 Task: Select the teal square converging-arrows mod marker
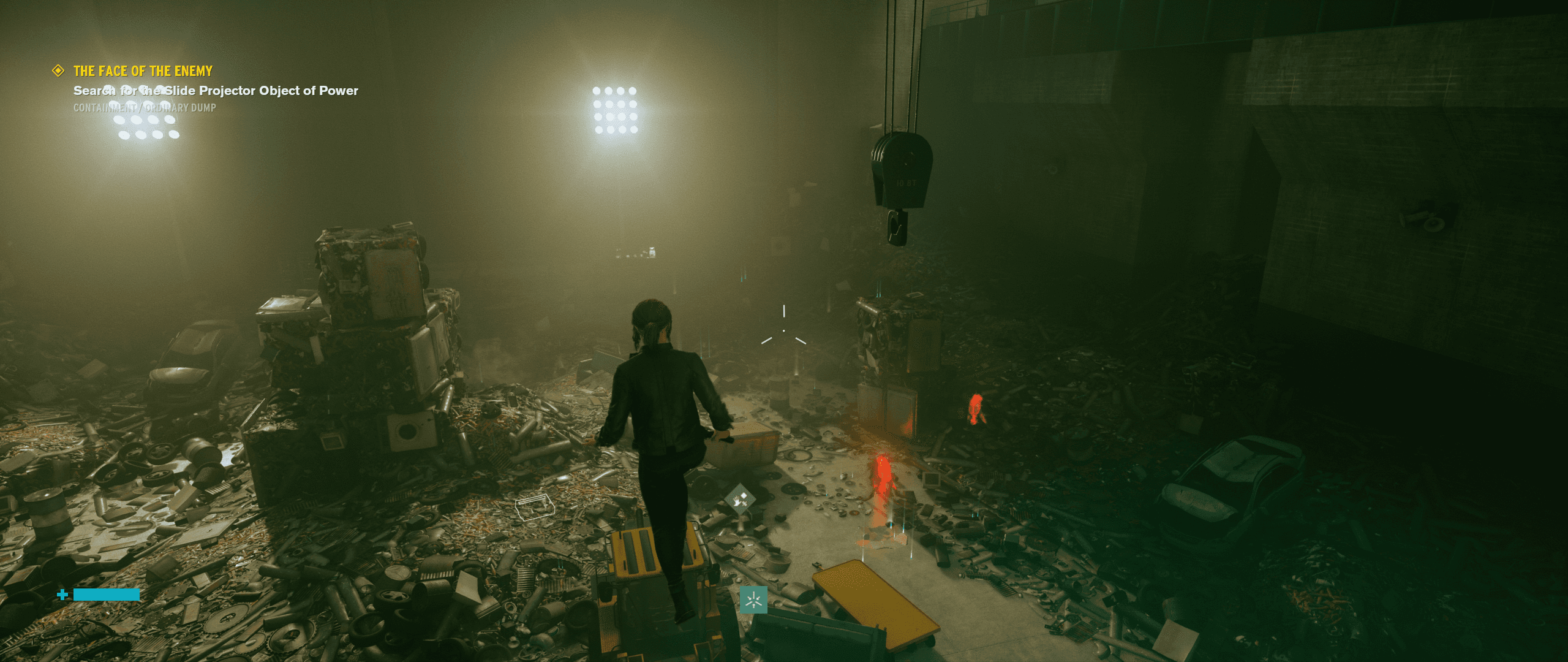click(x=753, y=600)
